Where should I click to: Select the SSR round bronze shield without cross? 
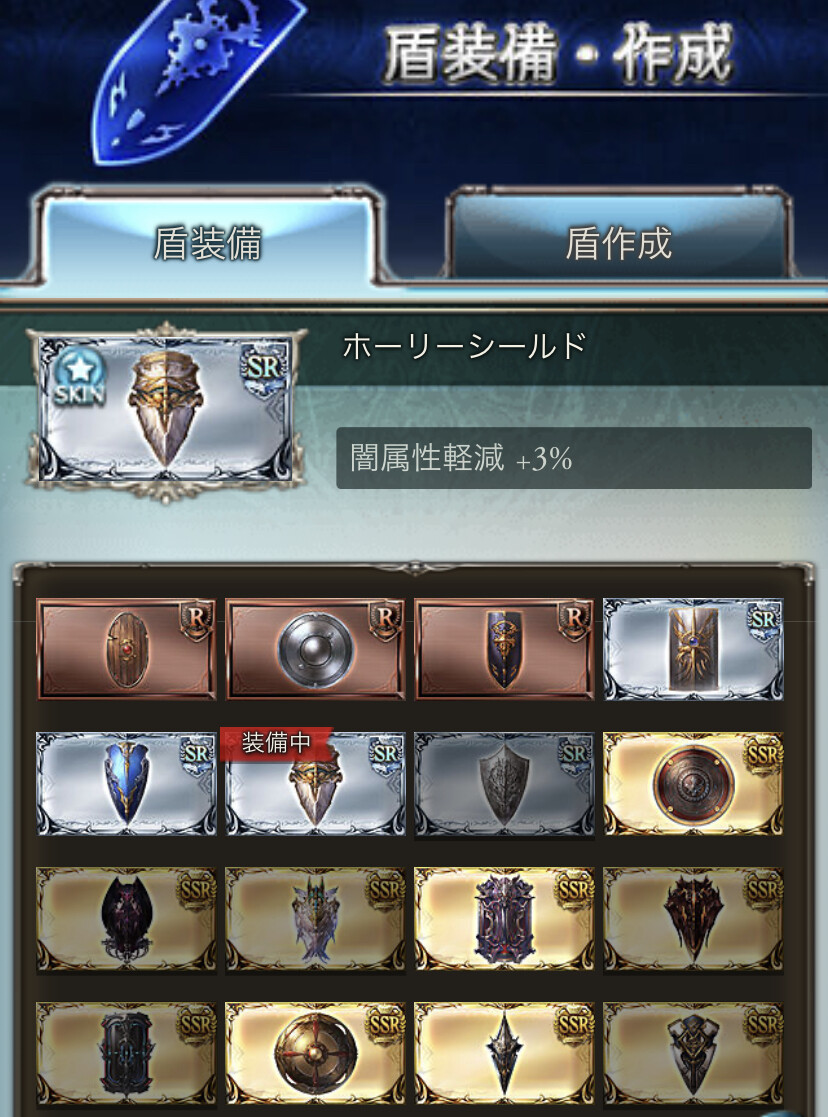tap(693, 783)
